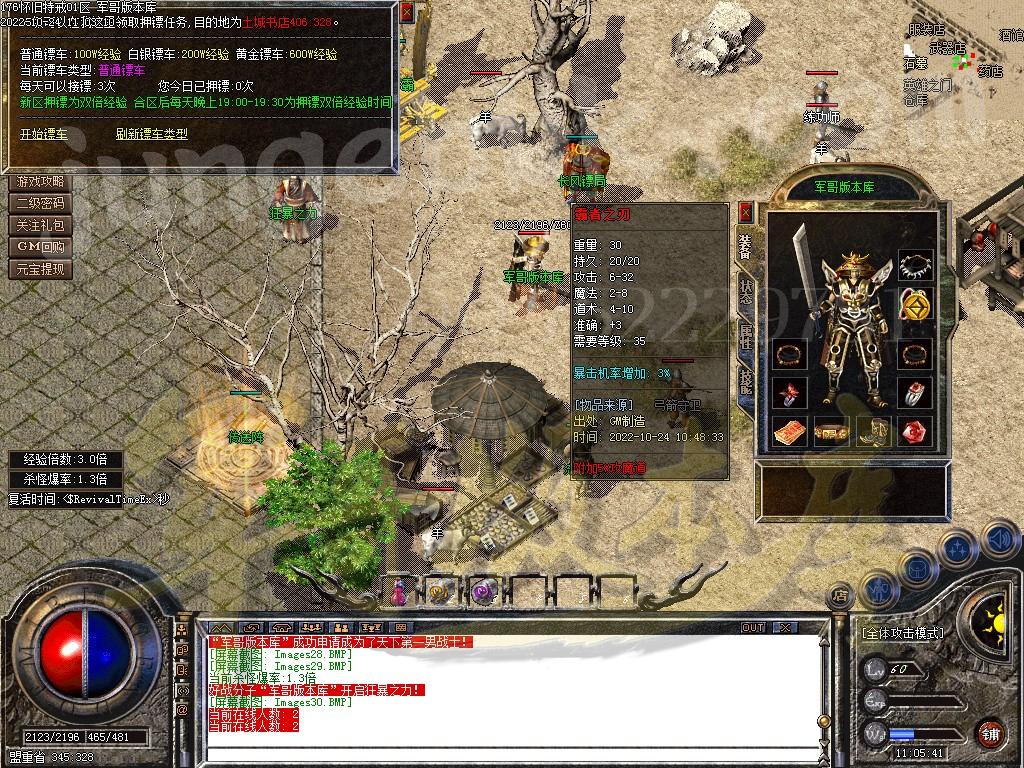The width and height of the screenshot is (1024, 768).
Task: Select the boots equipment slot
Action: [x=870, y=432]
